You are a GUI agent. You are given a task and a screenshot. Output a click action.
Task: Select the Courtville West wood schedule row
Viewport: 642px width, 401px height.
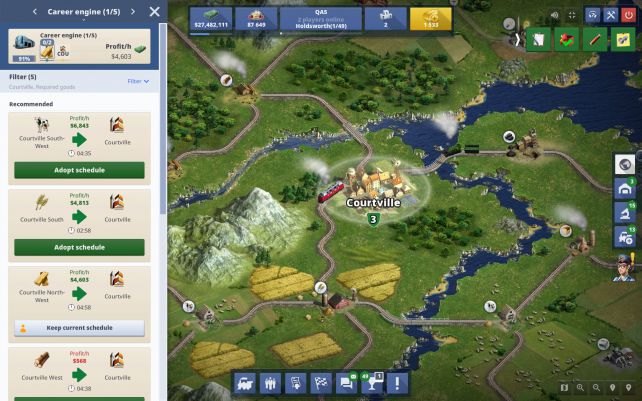pyautogui.click(x=79, y=368)
